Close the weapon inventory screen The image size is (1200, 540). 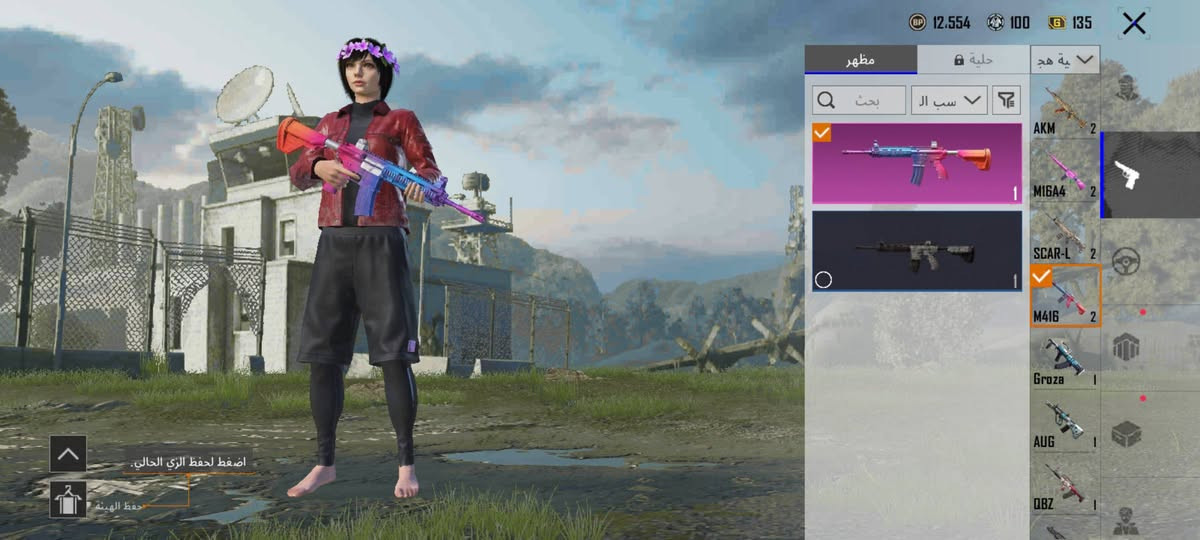tap(1134, 23)
